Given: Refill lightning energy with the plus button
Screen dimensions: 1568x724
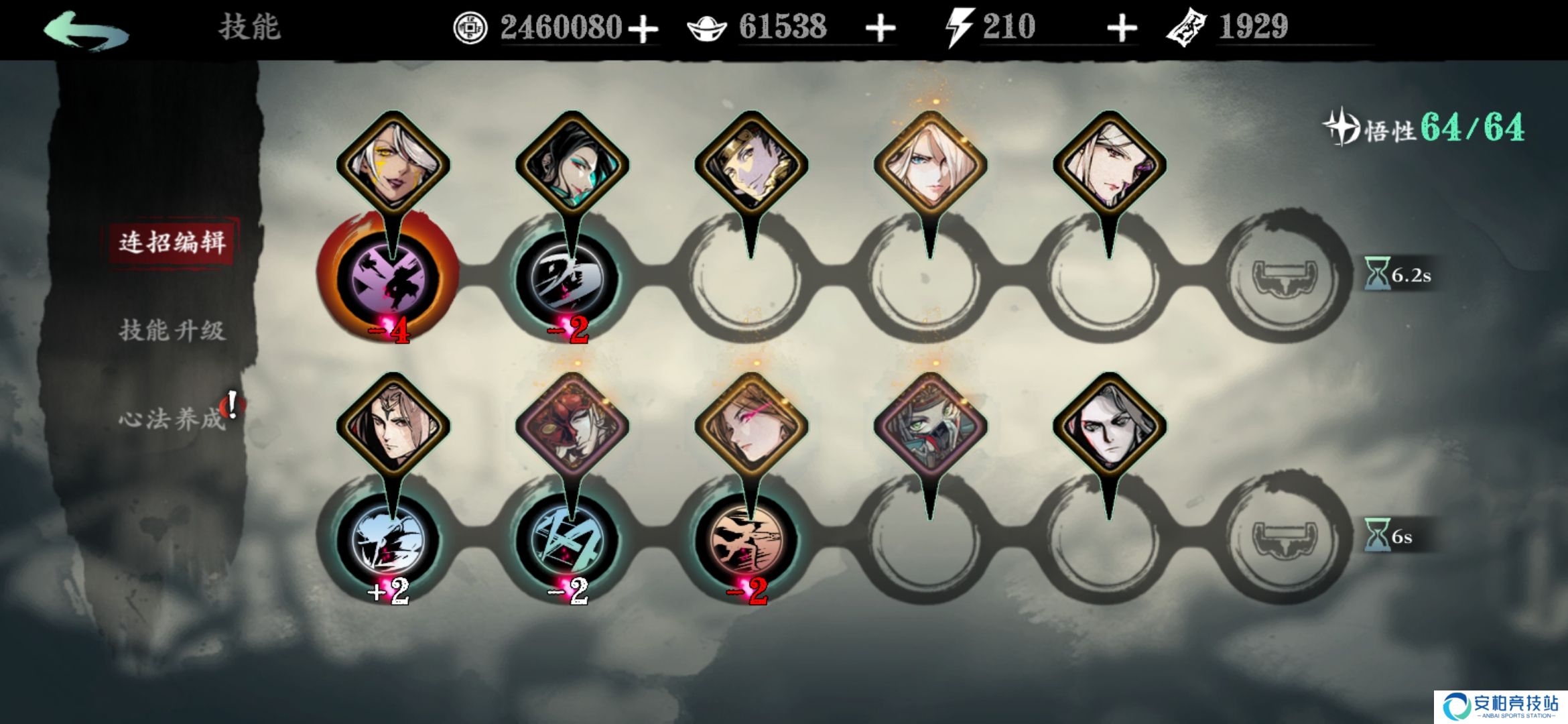Looking at the screenshot, I should (1122, 29).
